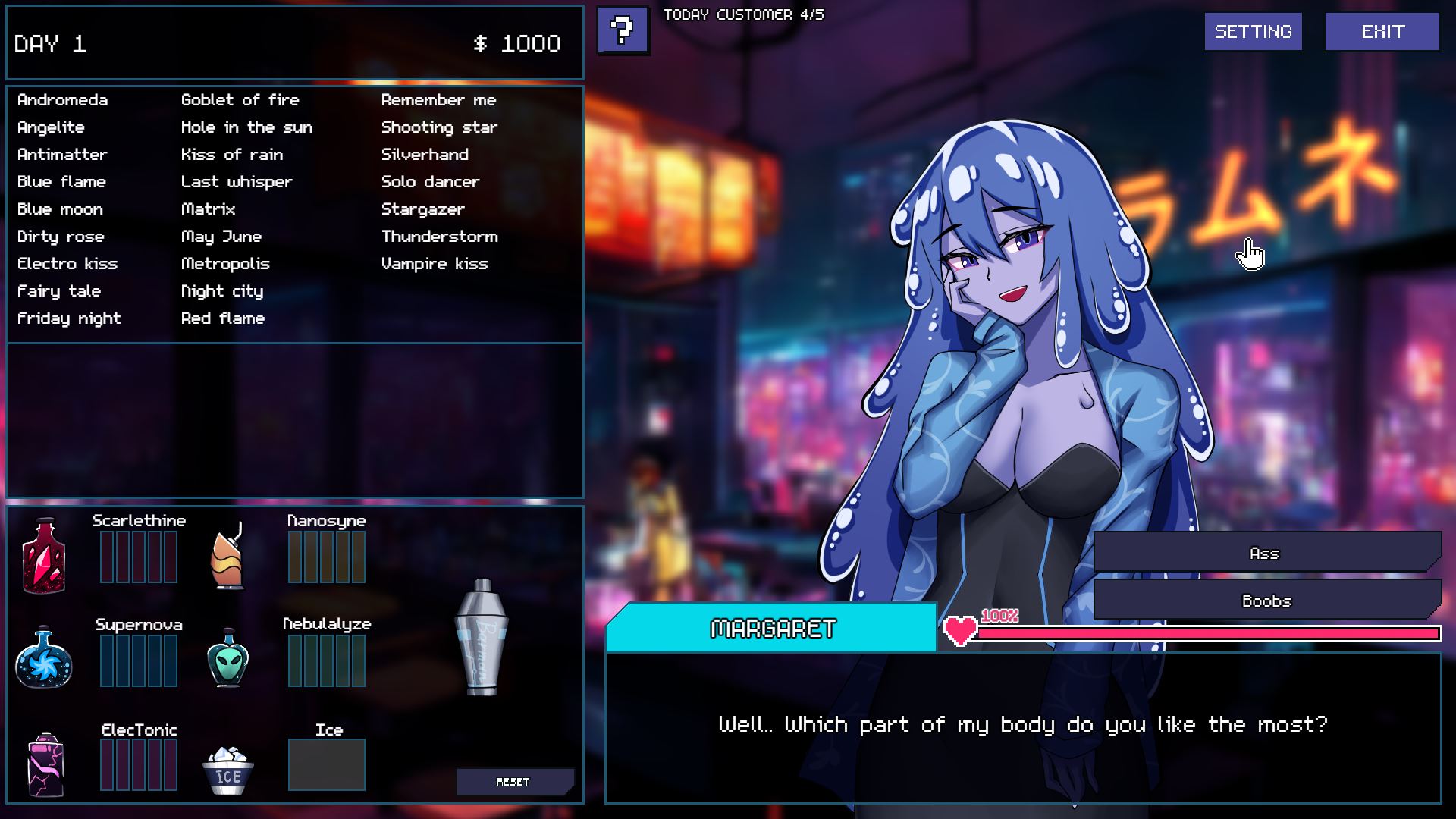The width and height of the screenshot is (1456, 819).
Task: View the Vampire kiss recipe
Action: click(434, 264)
